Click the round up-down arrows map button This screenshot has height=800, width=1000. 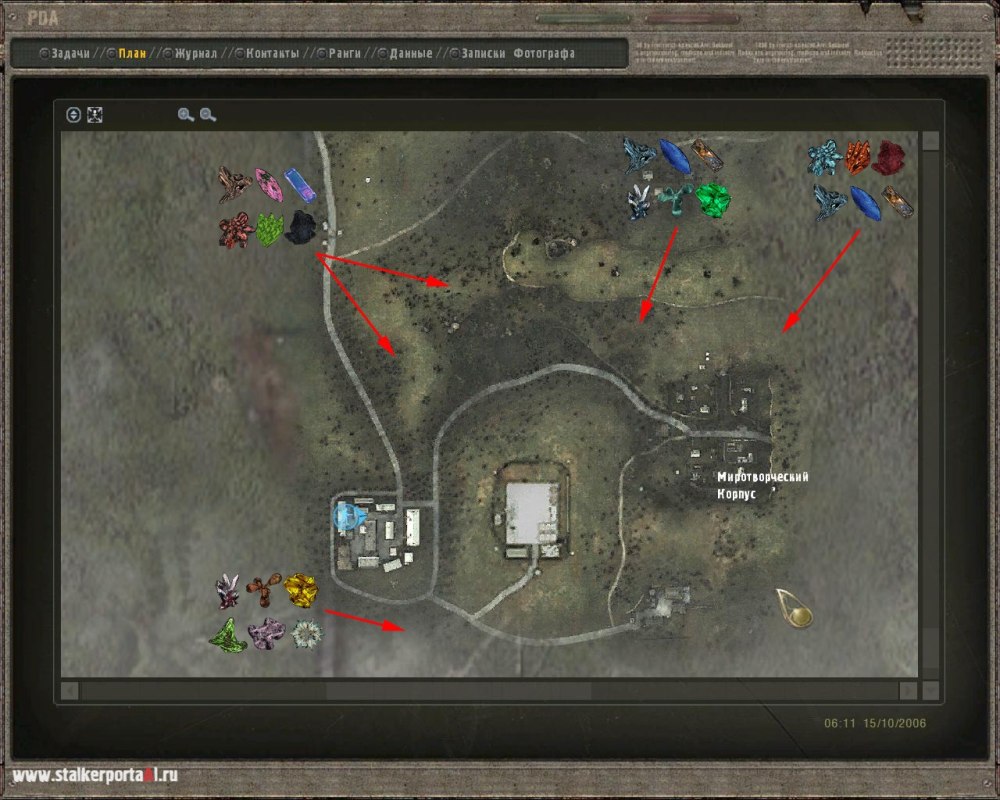click(x=73, y=115)
